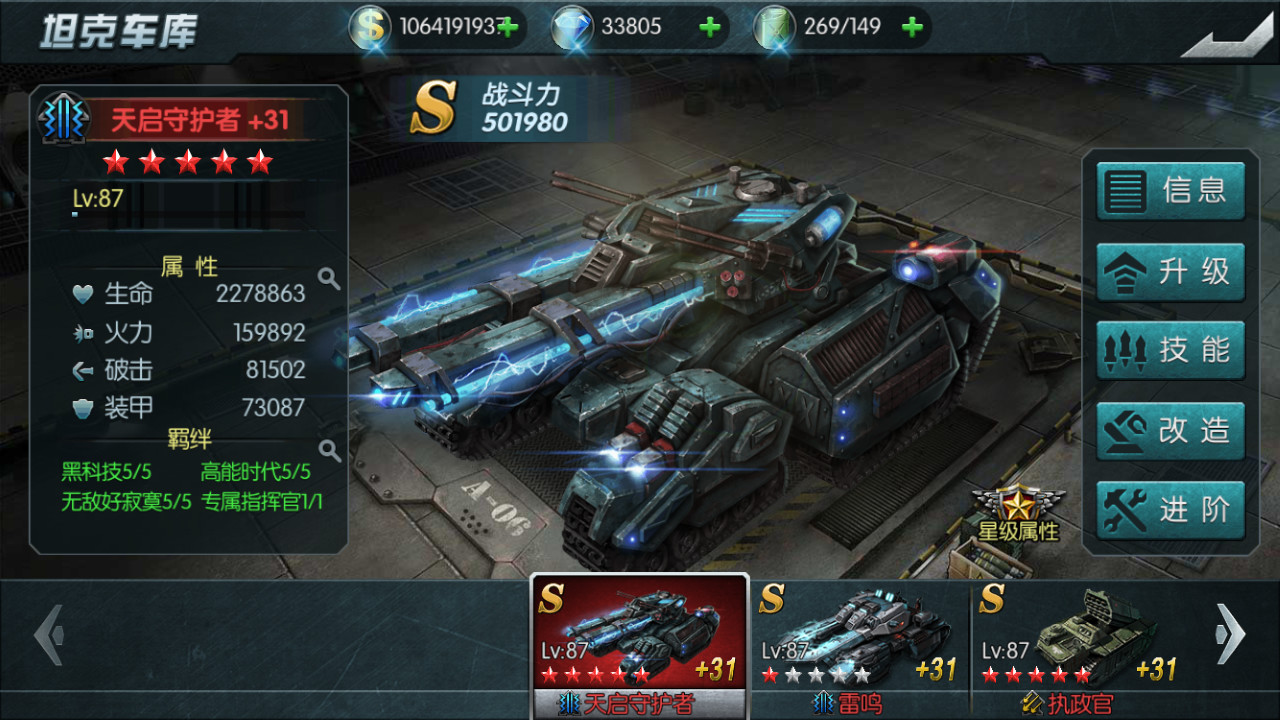Add more gold coins with plus

(508, 27)
